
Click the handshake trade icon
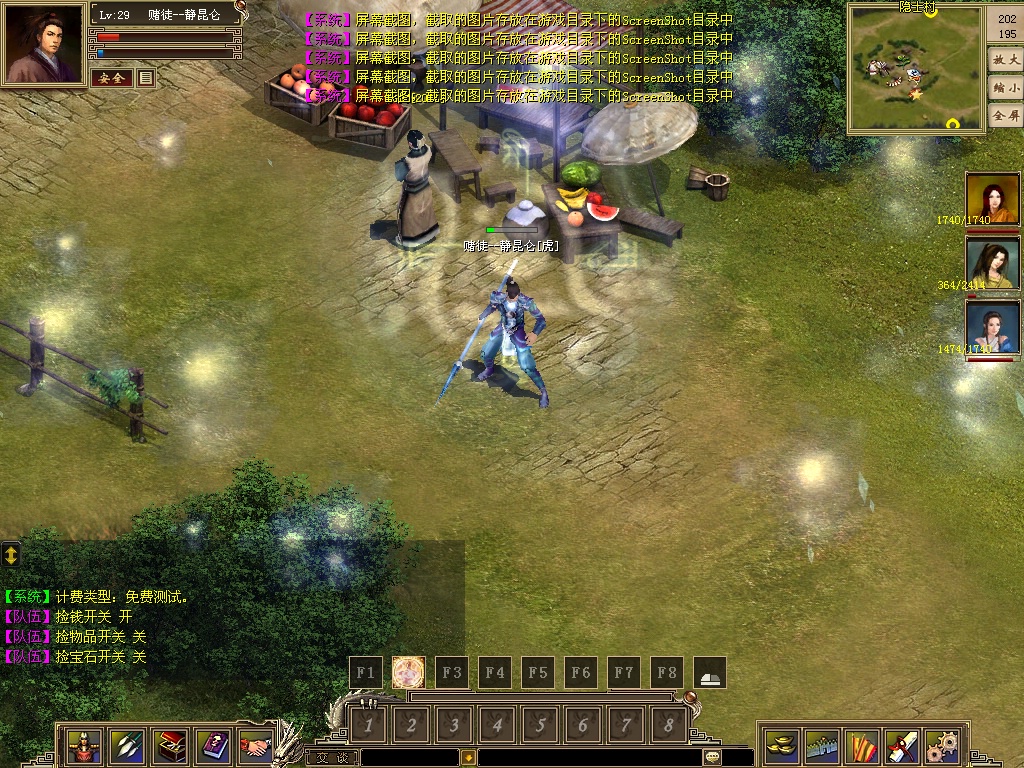257,746
